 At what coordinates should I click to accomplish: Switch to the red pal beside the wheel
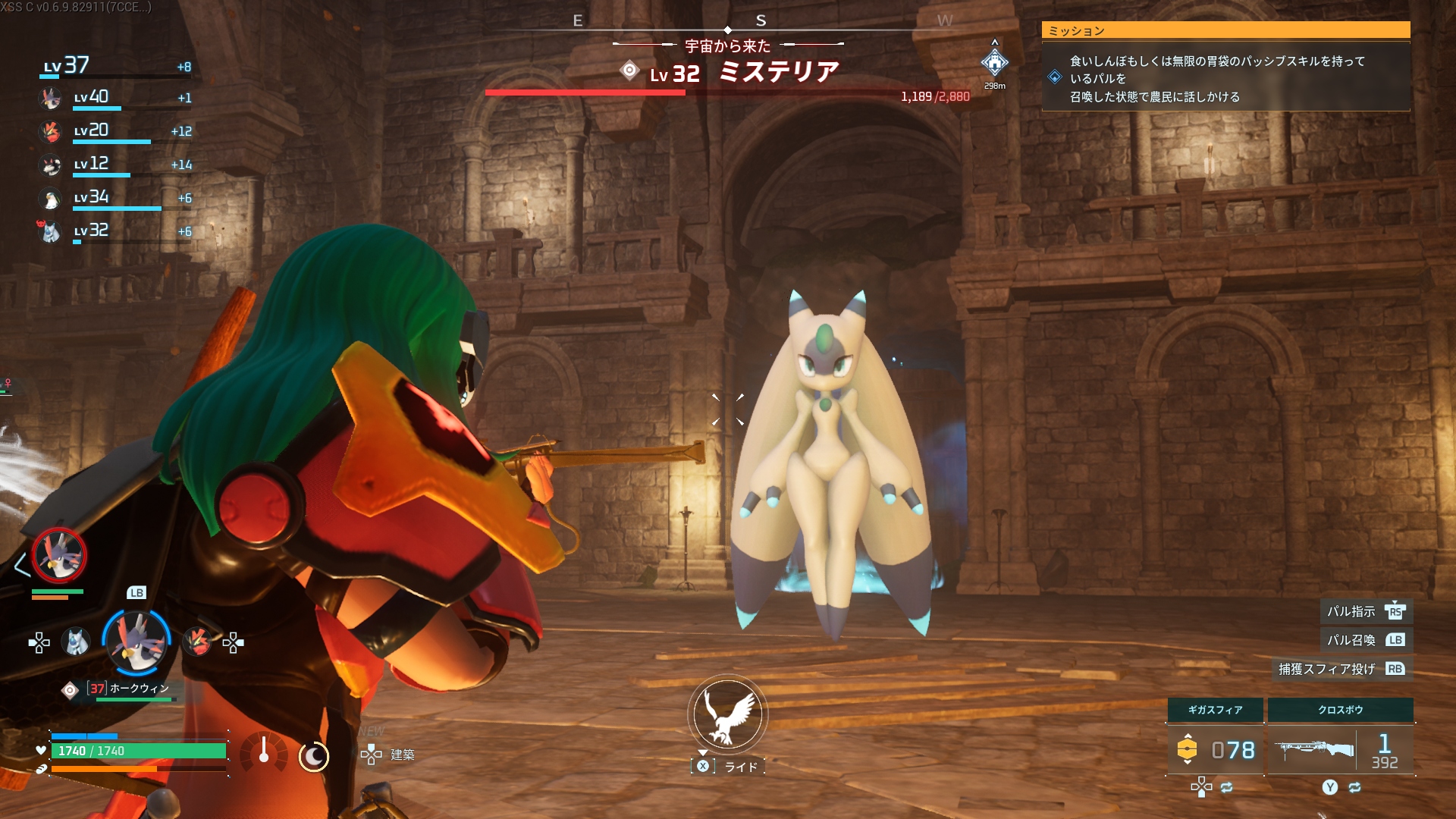click(197, 642)
